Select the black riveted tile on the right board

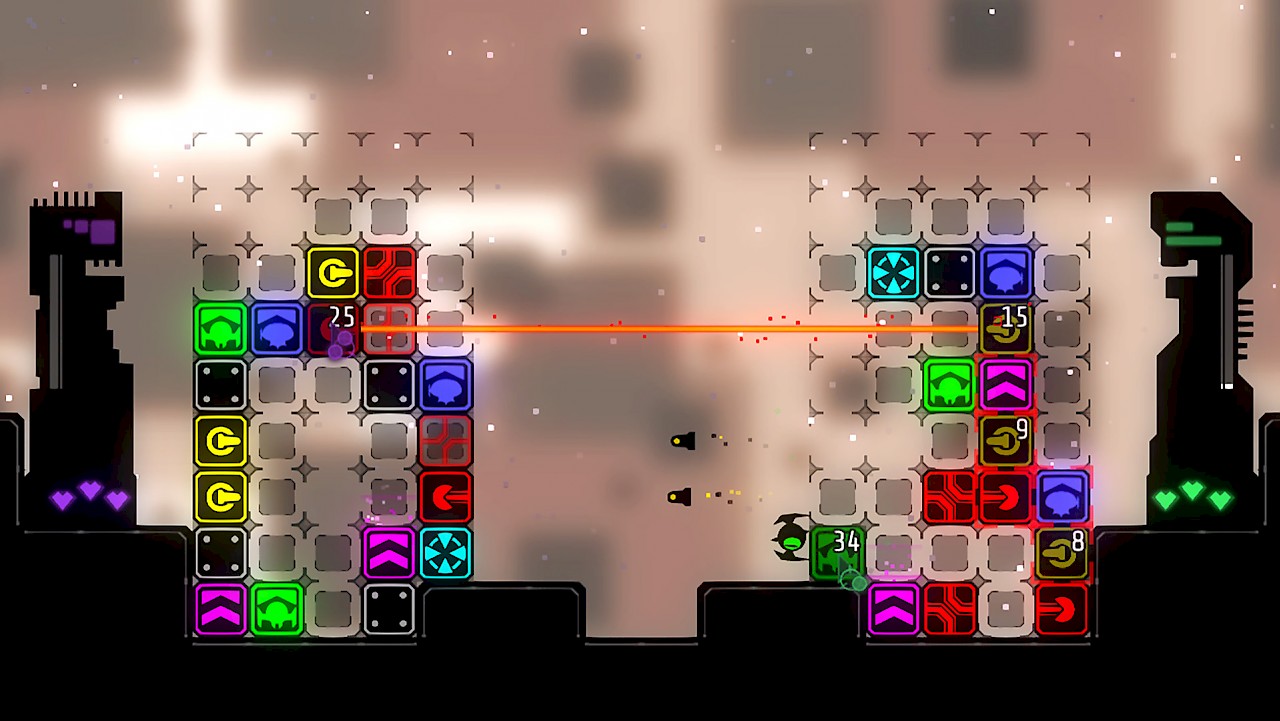(949, 273)
